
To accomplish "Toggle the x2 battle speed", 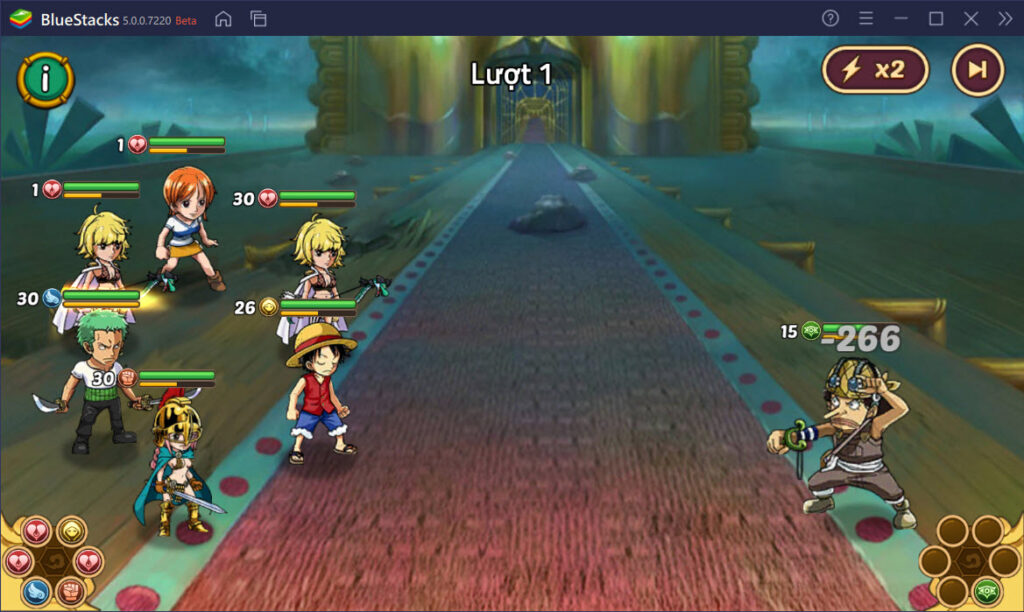I will coord(875,70).
